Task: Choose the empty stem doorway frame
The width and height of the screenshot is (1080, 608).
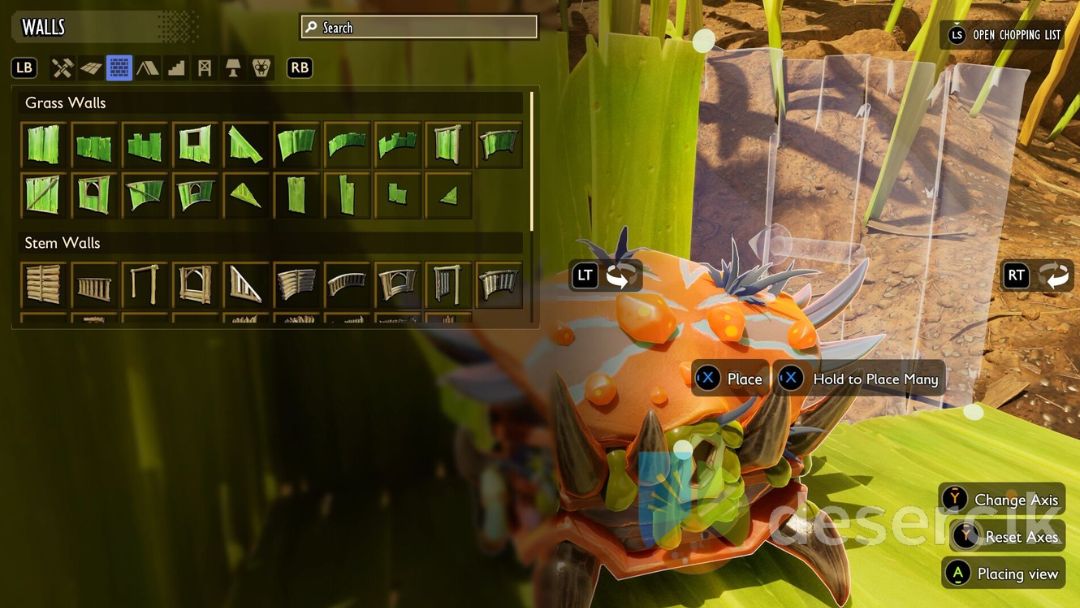Action: 145,285
